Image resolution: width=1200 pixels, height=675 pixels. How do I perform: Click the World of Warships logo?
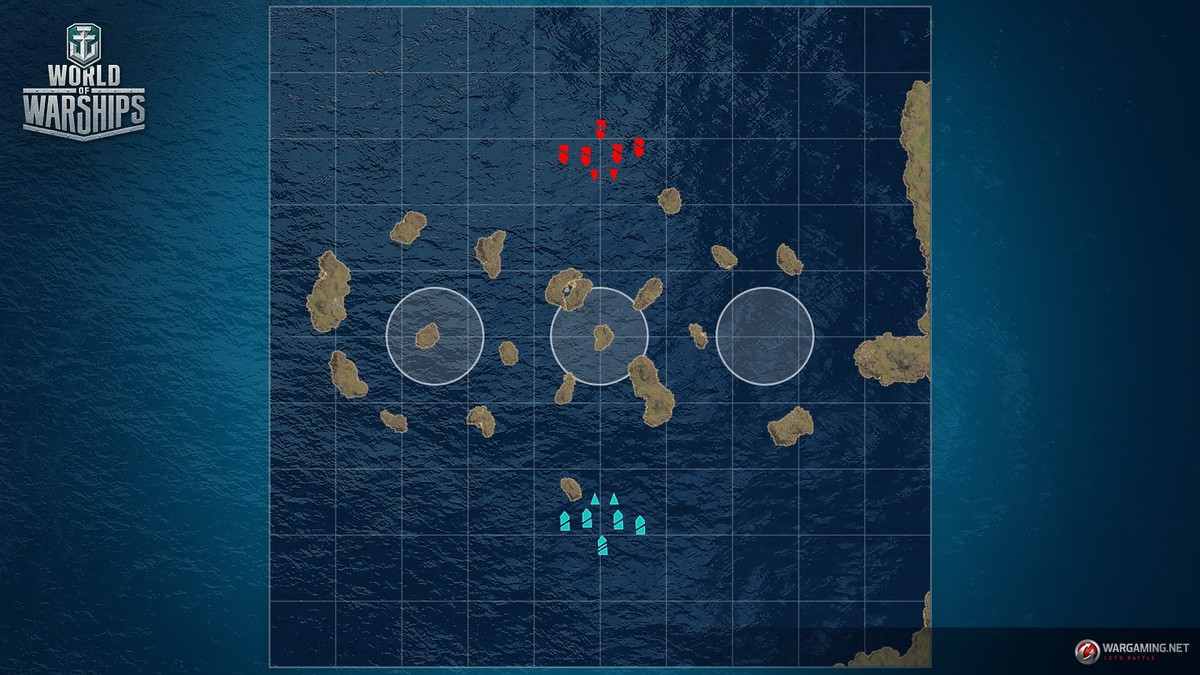pyautogui.click(x=84, y=85)
